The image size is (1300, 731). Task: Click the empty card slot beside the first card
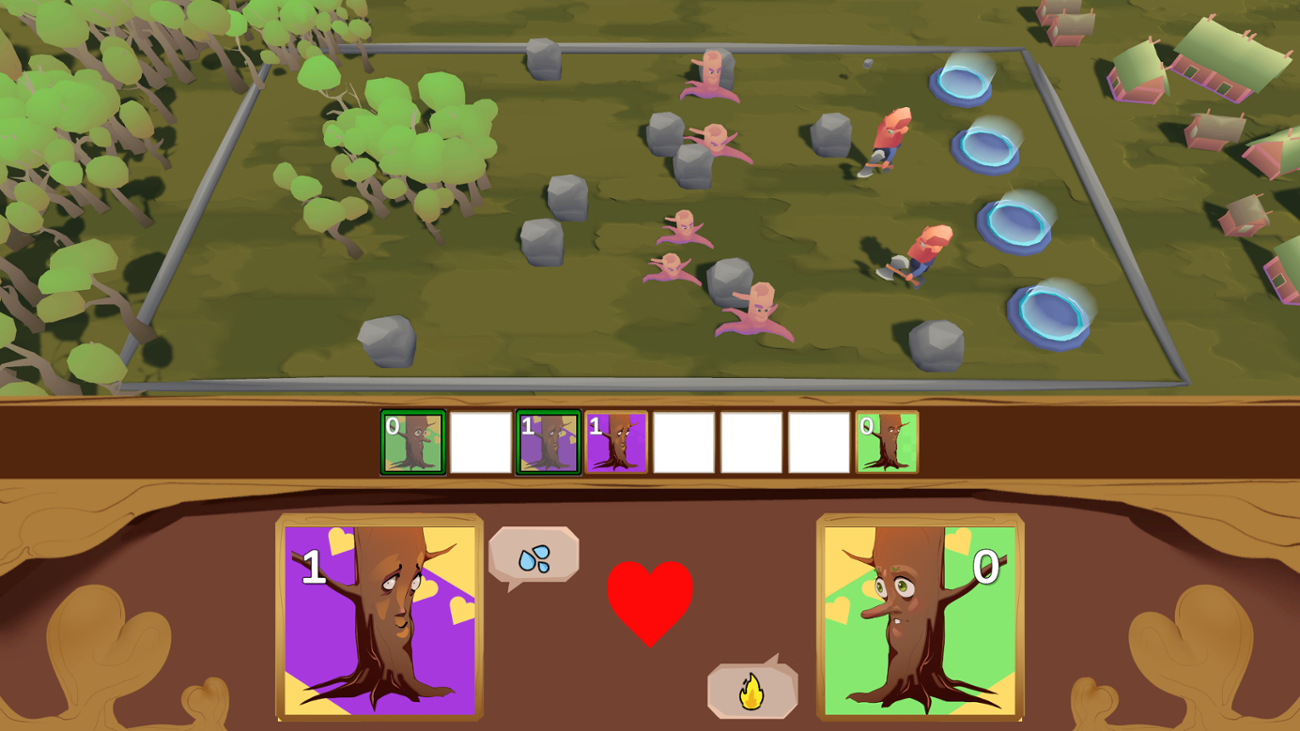pyautogui.click(x=481, y=441)
